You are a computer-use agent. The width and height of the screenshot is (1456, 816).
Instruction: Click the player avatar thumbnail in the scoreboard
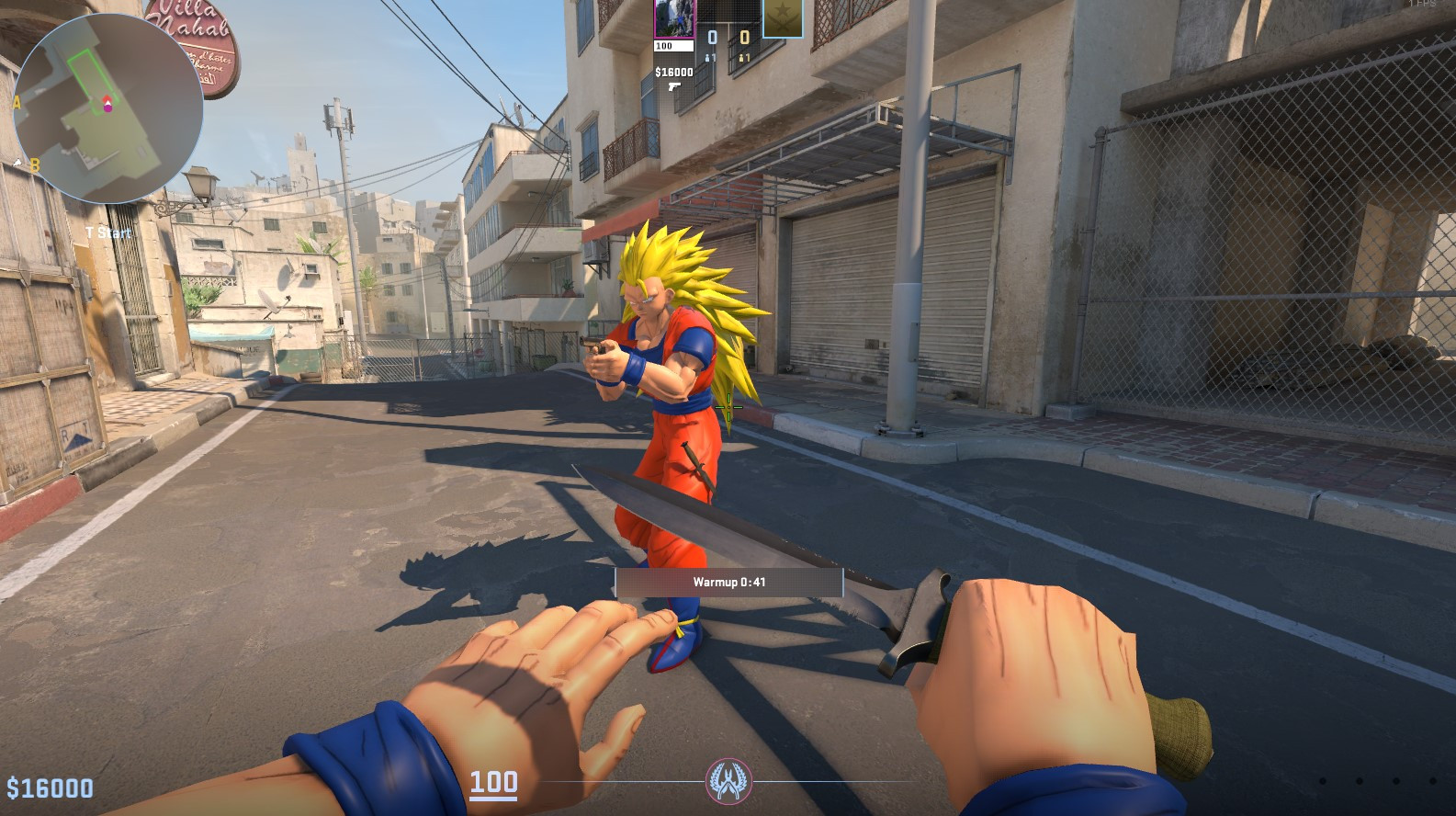[x=674, y=19]
